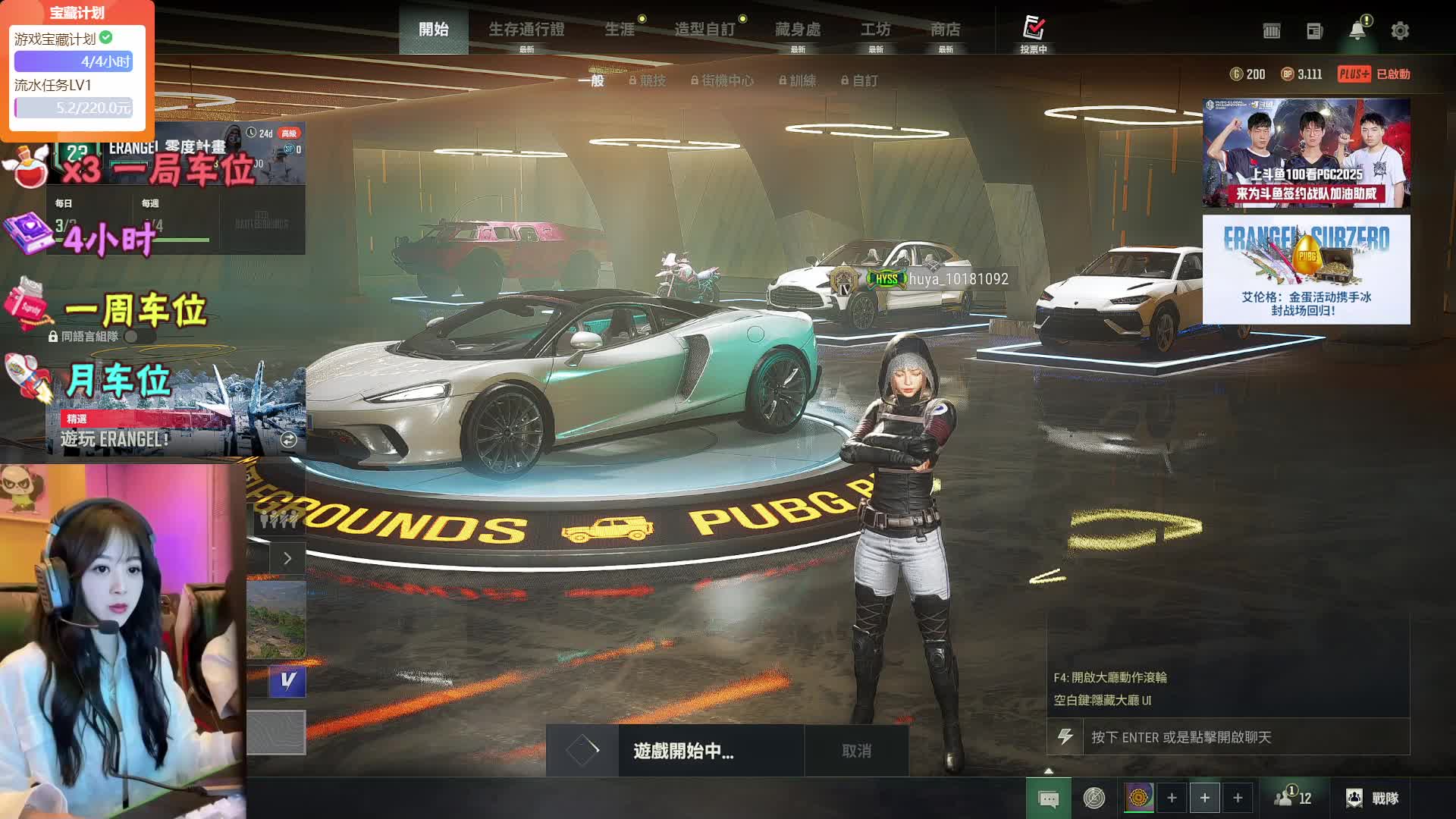View the Erangel Subzero event banner
This screenshot has height=819, width=1456.
[1306, 269]
